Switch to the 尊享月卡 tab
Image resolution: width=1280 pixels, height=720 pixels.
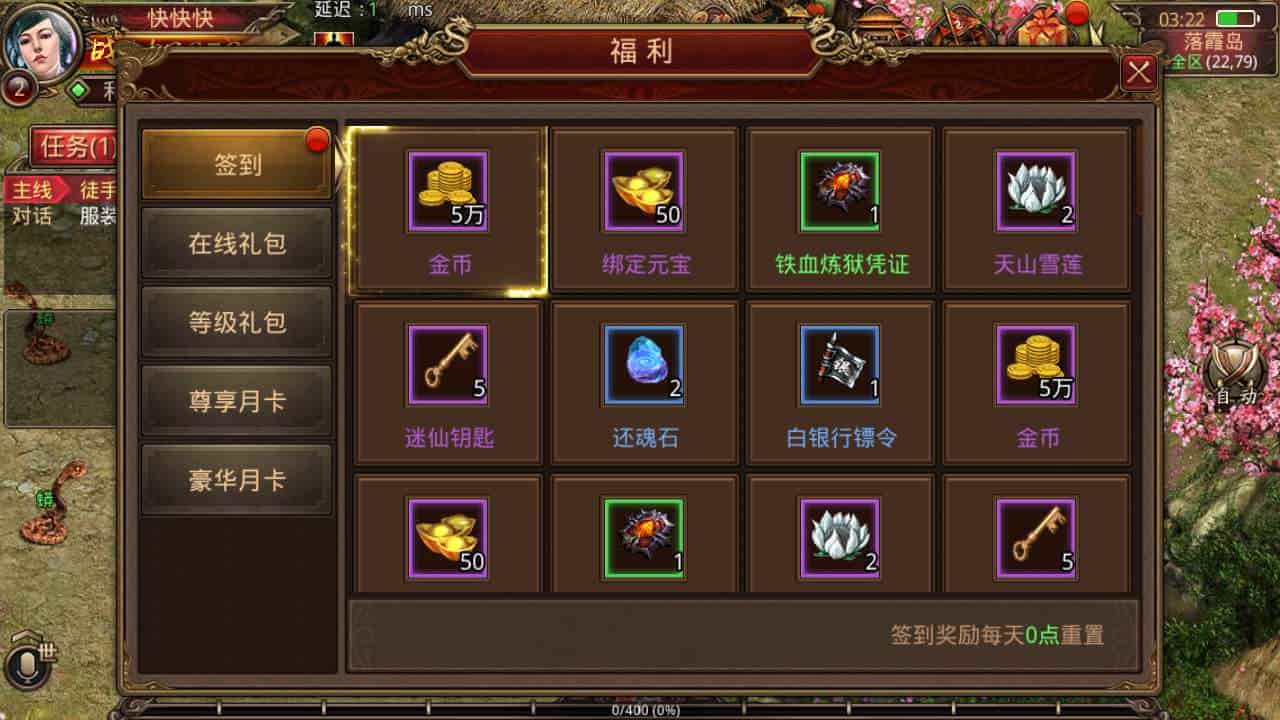(236, 399)
